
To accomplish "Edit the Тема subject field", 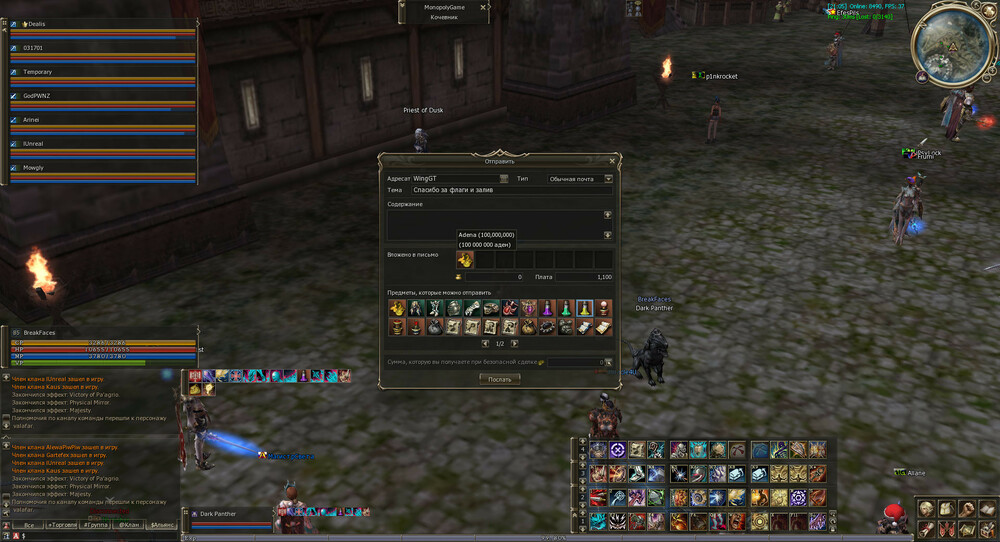I will tap(510, 190).
